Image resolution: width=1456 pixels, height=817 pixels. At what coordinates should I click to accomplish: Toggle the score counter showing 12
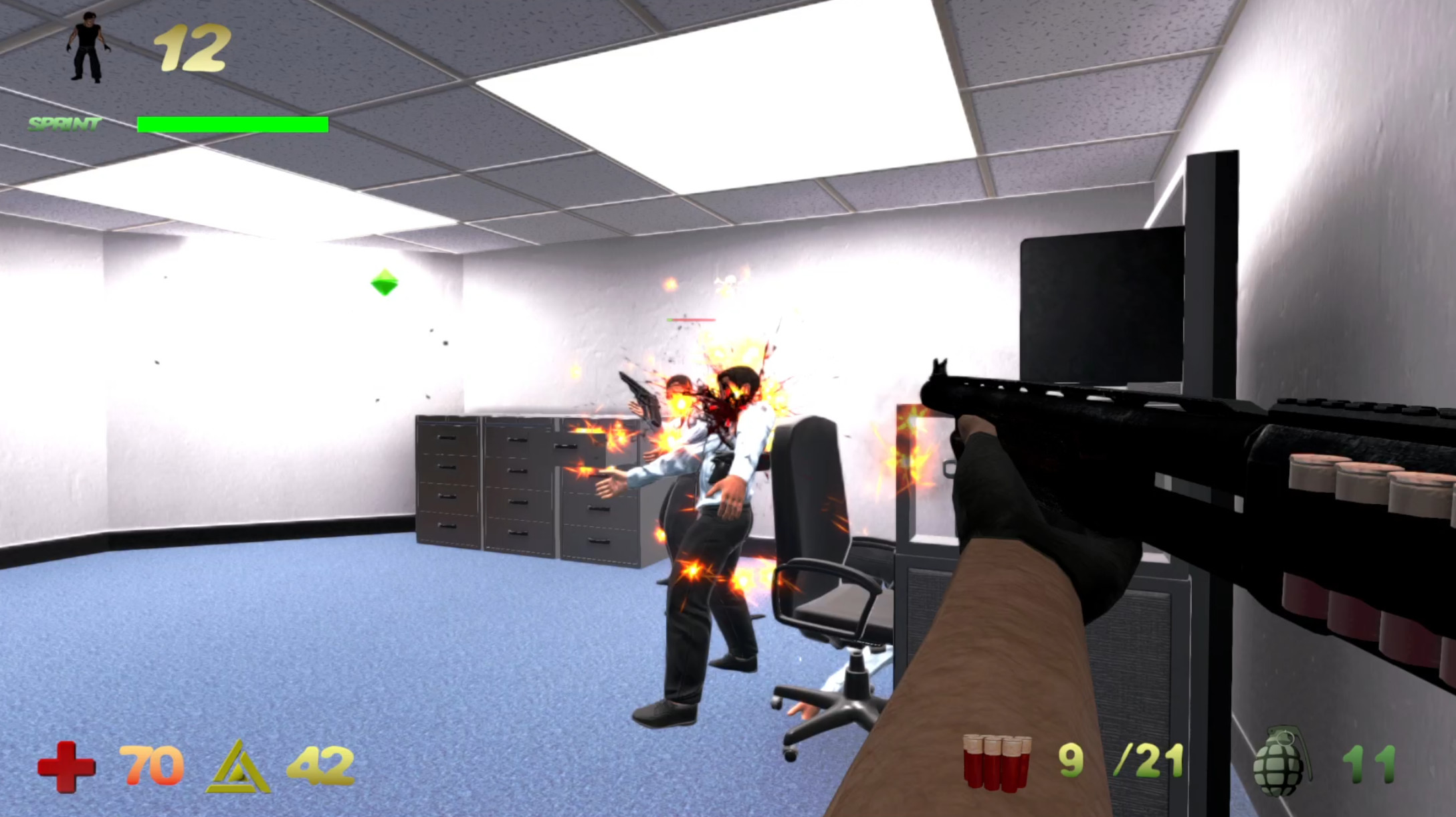pyautogui.click(x=194, y=48)
